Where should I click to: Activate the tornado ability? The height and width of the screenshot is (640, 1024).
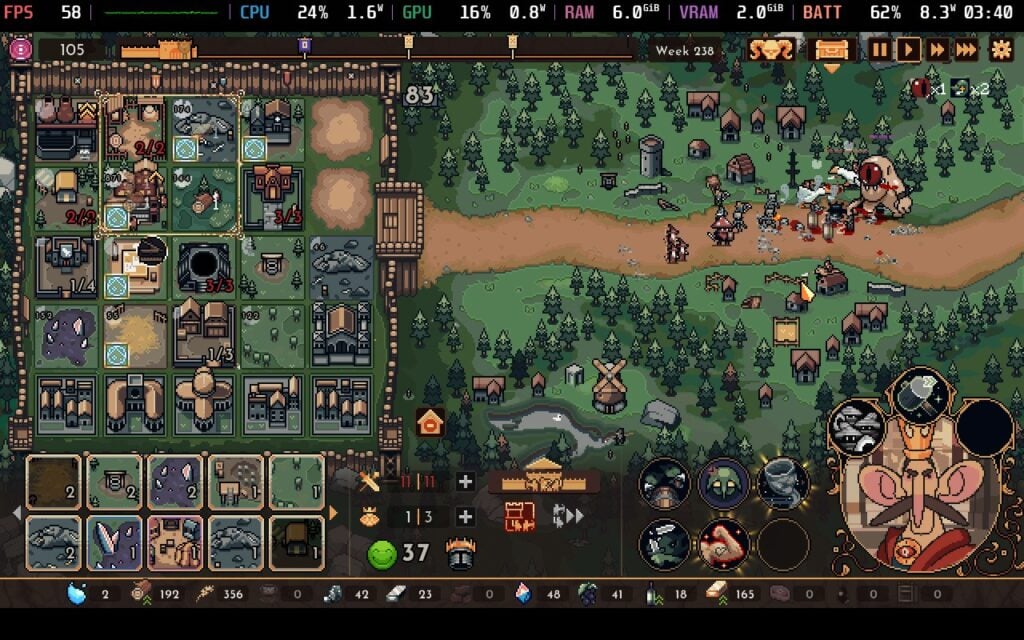[x=783, y=484]
